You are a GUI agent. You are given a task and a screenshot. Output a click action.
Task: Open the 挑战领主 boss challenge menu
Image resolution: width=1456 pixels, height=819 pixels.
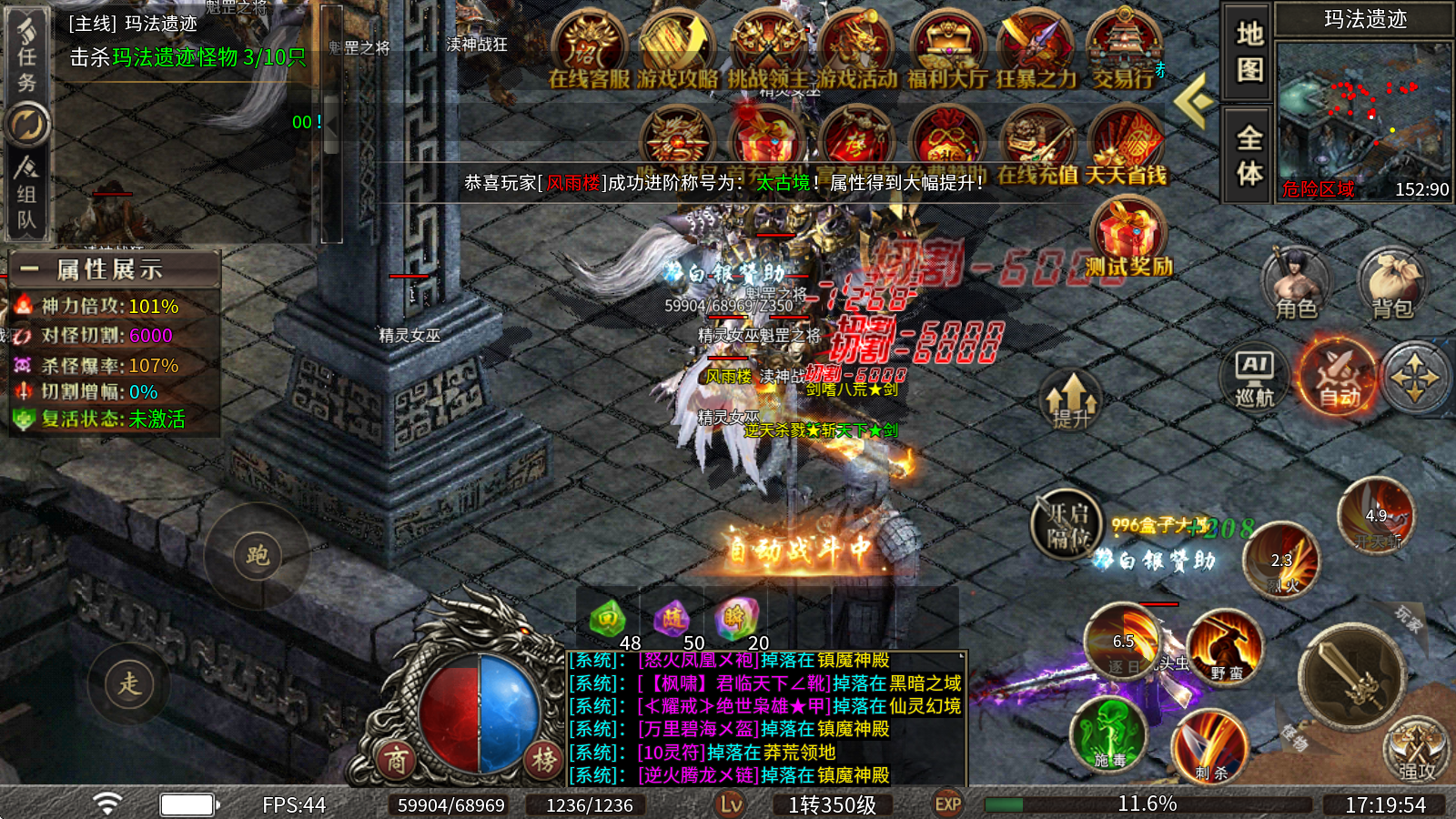pos(767,51)
